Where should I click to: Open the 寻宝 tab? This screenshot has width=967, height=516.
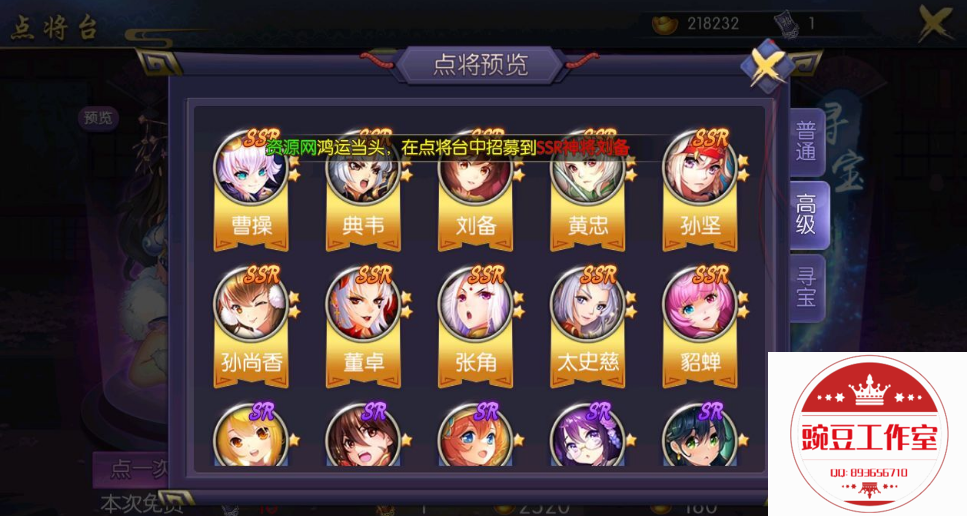(806, 285)
